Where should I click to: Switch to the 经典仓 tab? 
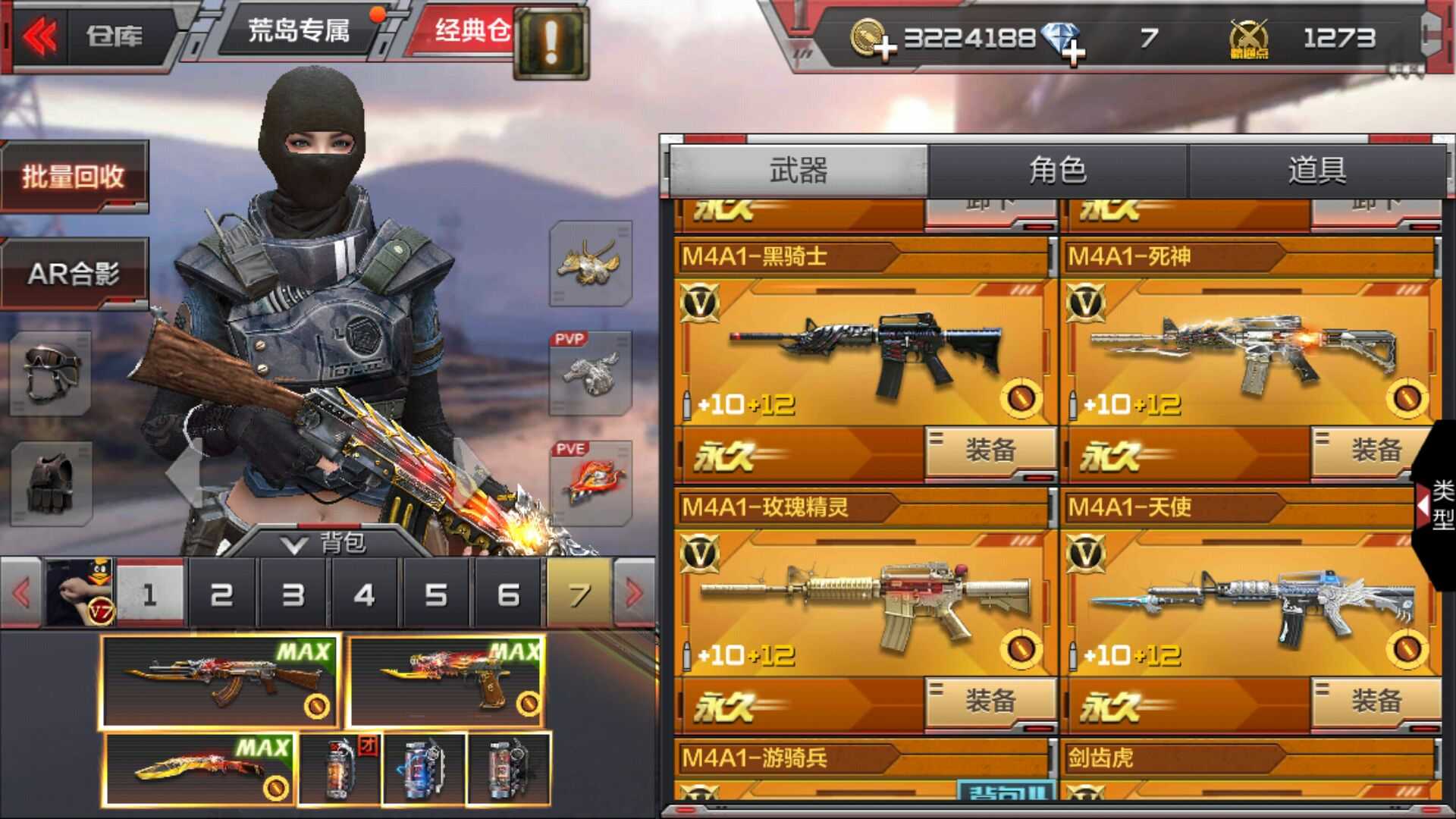(x=470, y=31)
